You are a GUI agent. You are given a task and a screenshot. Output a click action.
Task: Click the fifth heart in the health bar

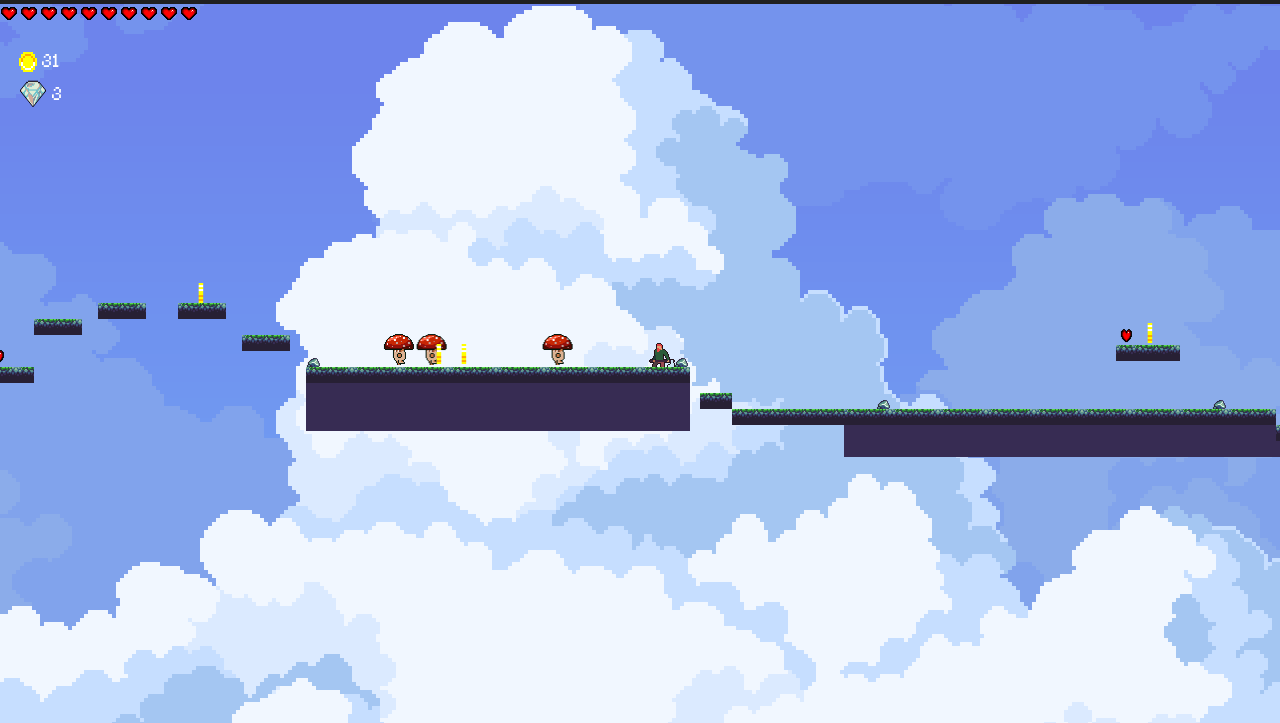[89, 14]
